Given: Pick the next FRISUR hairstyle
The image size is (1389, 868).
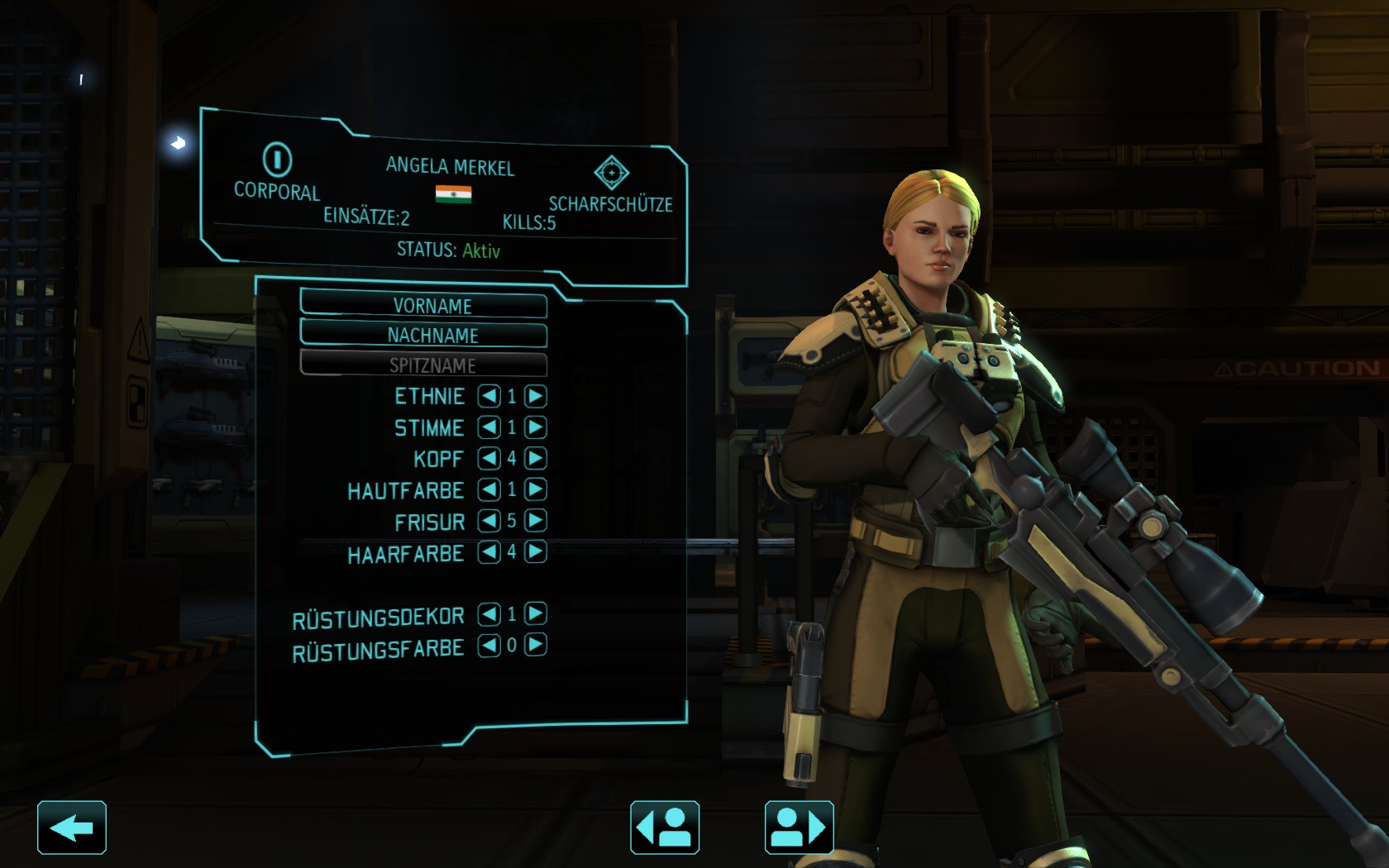Looking at the screenshot, I should click(536, 520).
